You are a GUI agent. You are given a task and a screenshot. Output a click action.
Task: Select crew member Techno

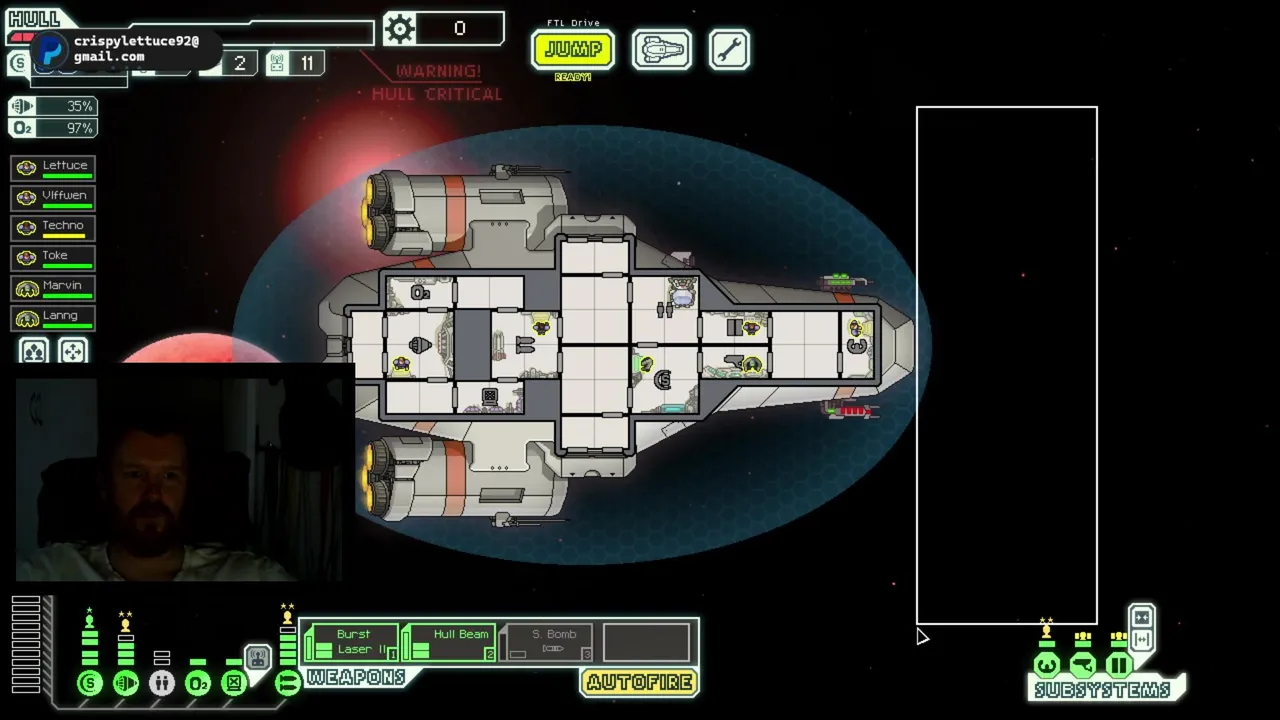54,228
